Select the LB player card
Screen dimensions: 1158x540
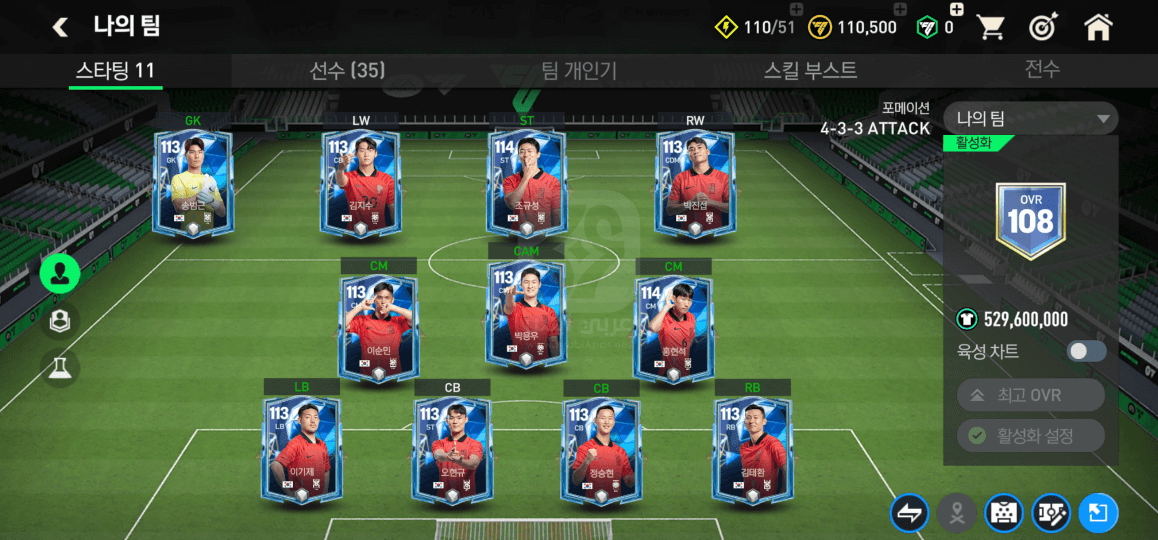pos(302,451)
